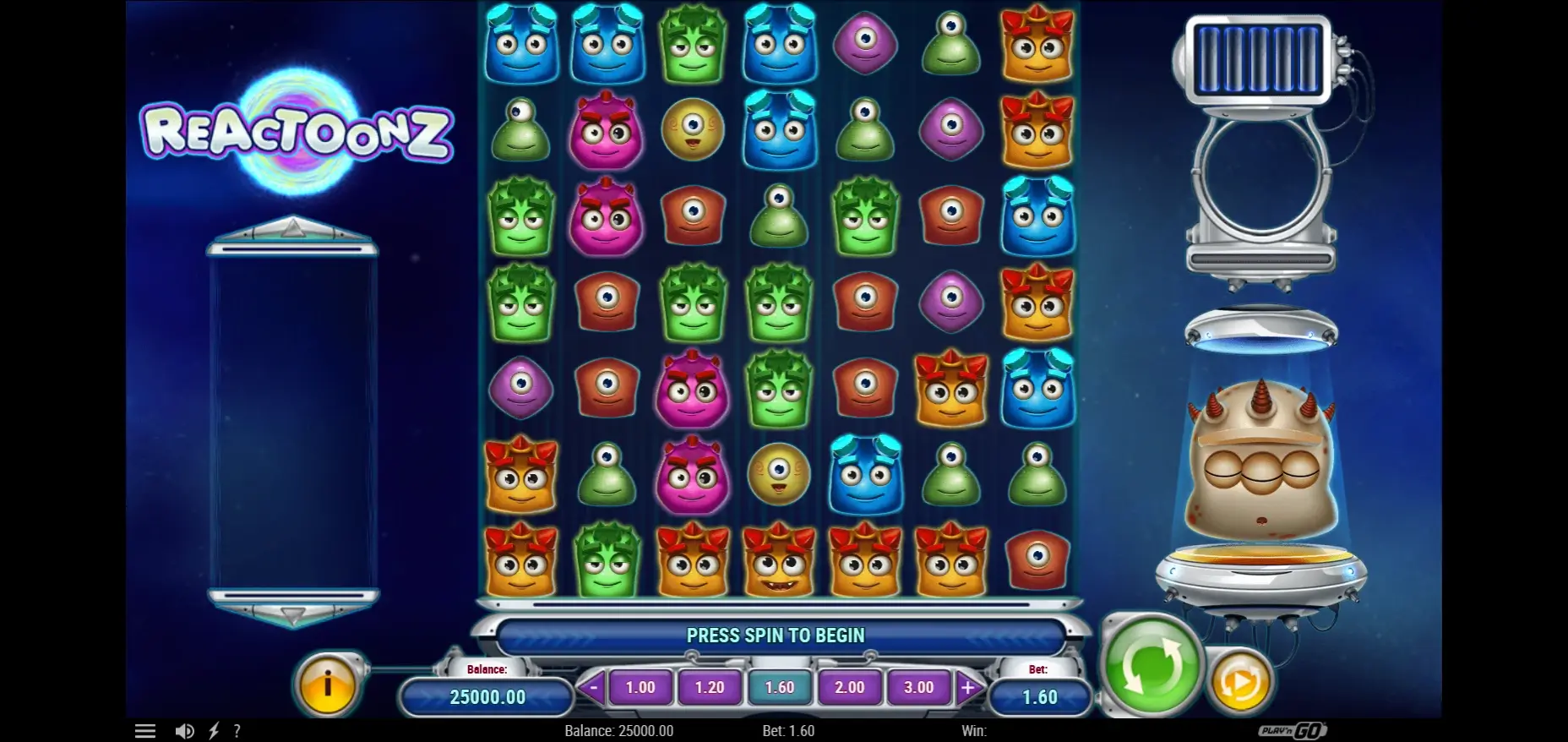This screenshot has width=1568, height=742.
Task: Select the 3.00 bet option
Action: (x=919, y=687)
